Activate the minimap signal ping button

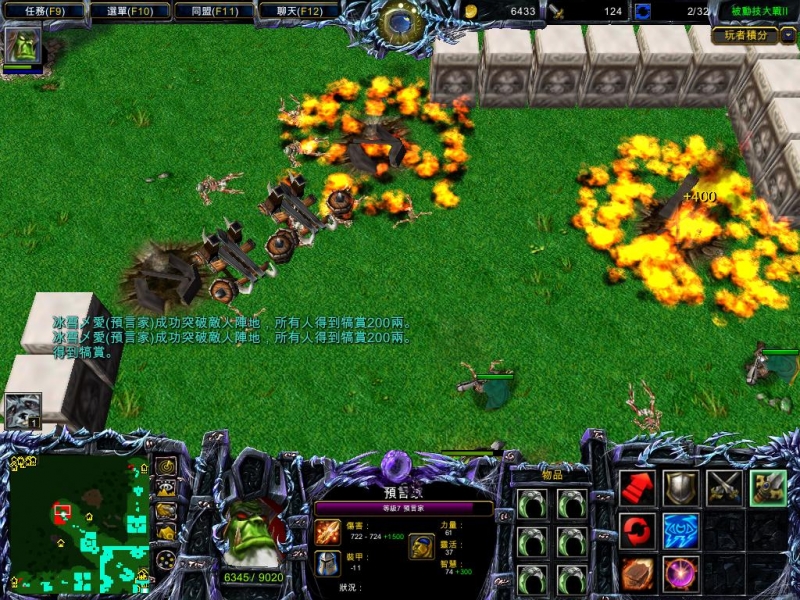coord(165,466)
